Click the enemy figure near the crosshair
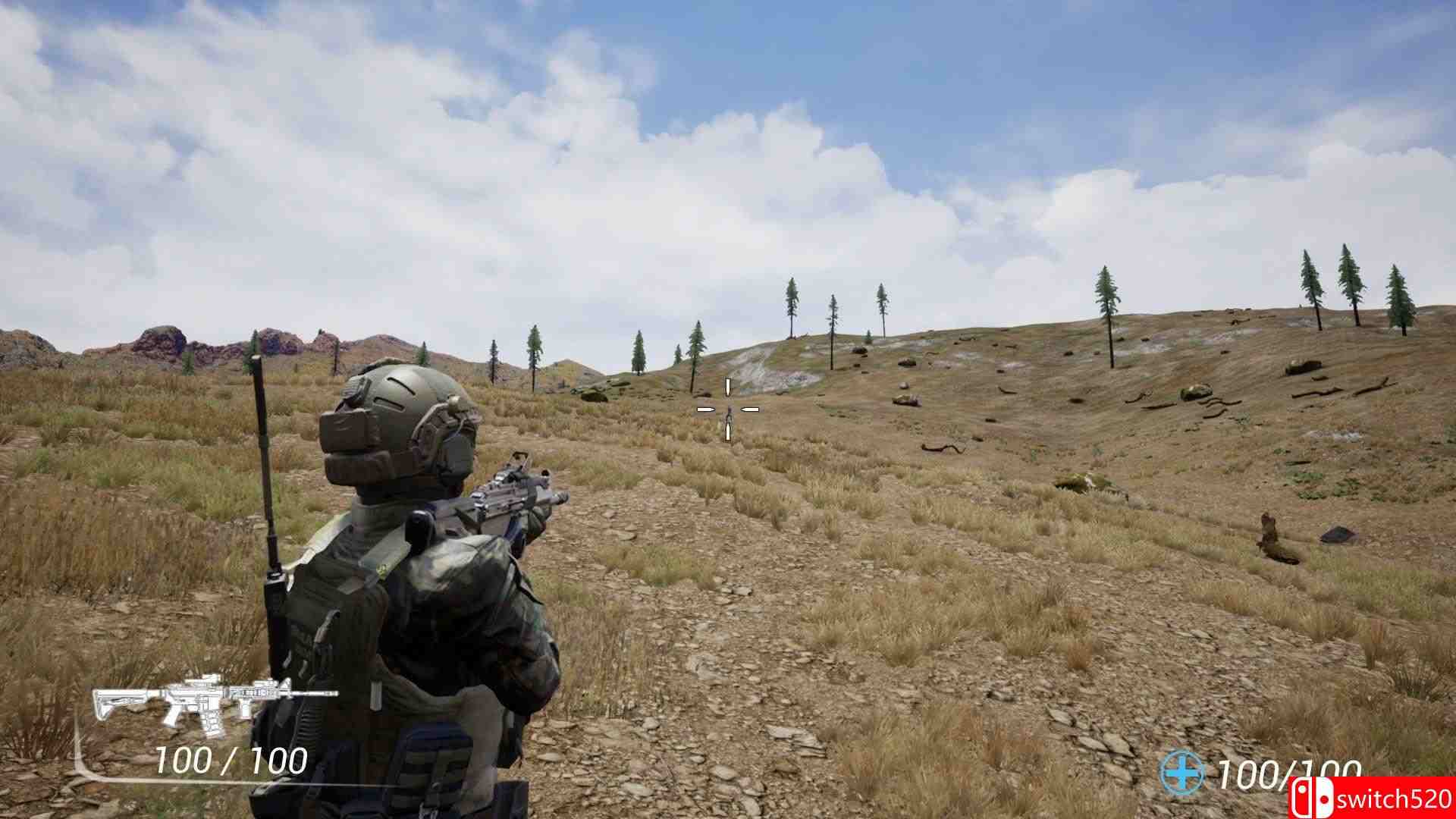 [x=729, y=422]
